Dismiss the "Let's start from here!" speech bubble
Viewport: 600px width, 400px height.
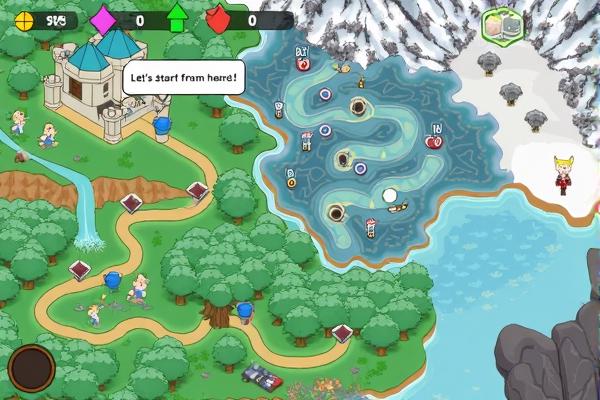183,77
